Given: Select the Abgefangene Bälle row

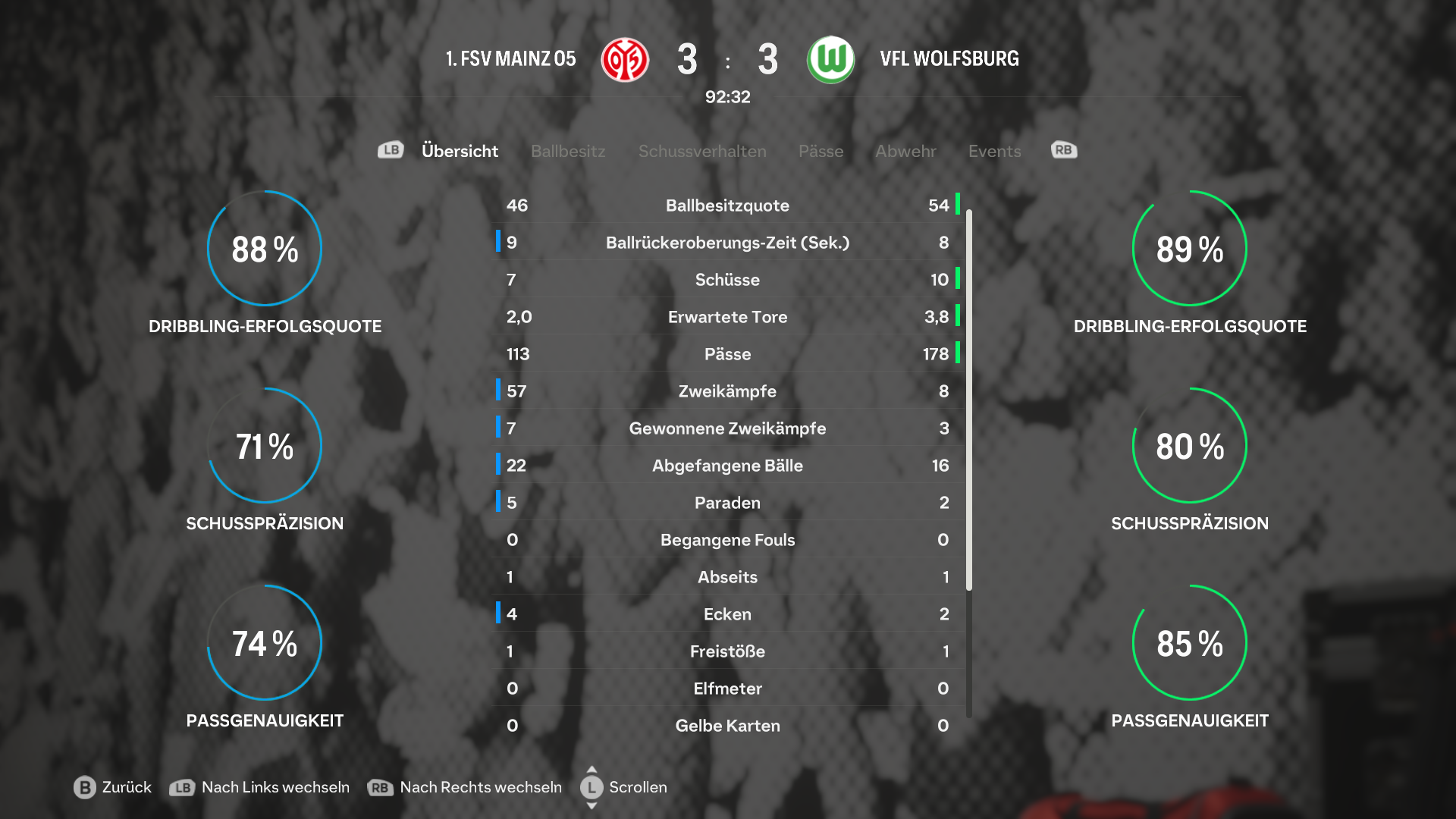Looking at the screenshot, I should pyautogui.click(x=727, y=466).
